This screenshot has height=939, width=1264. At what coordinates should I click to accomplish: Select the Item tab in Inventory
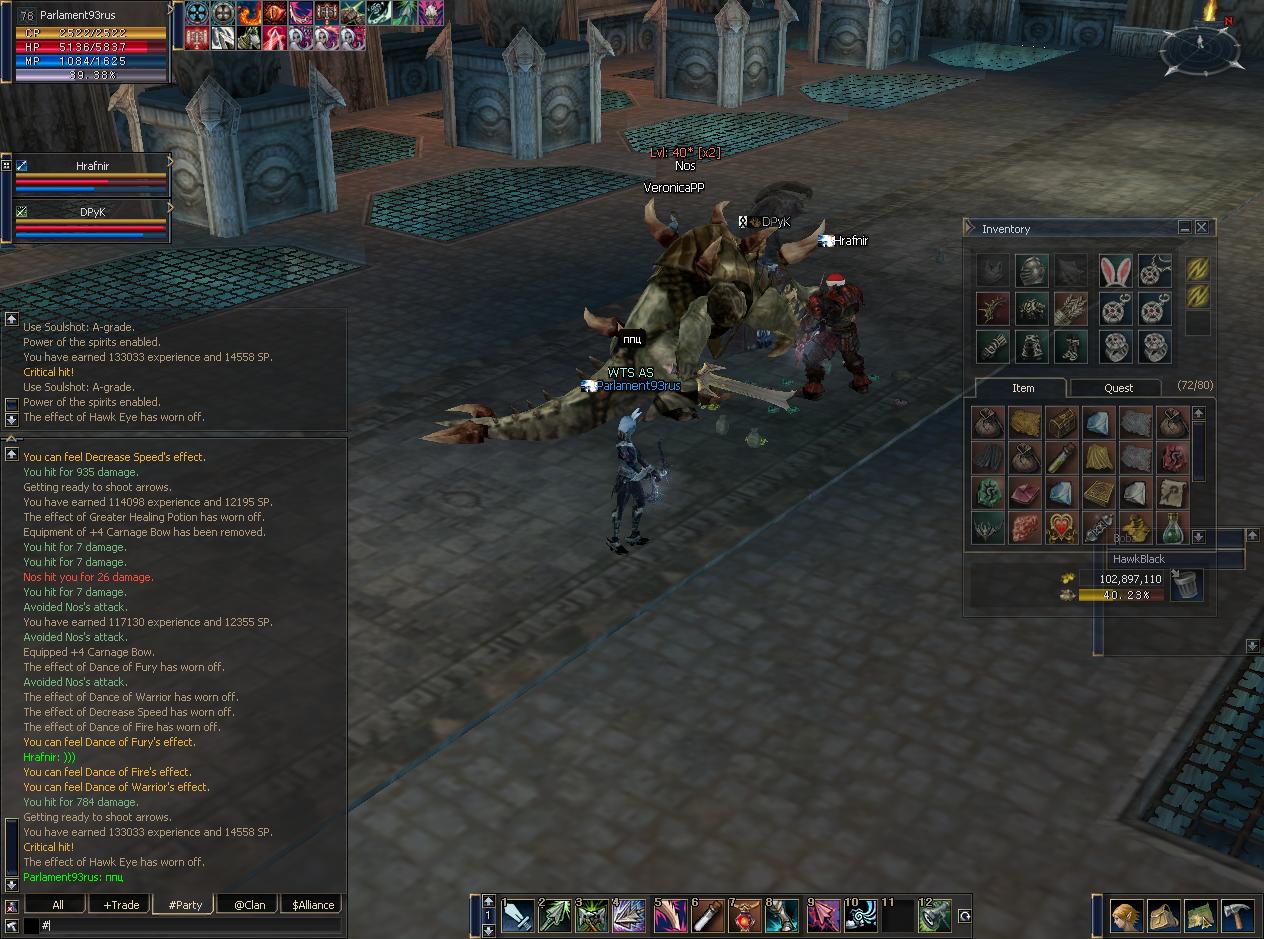[x=1022, y=388]
